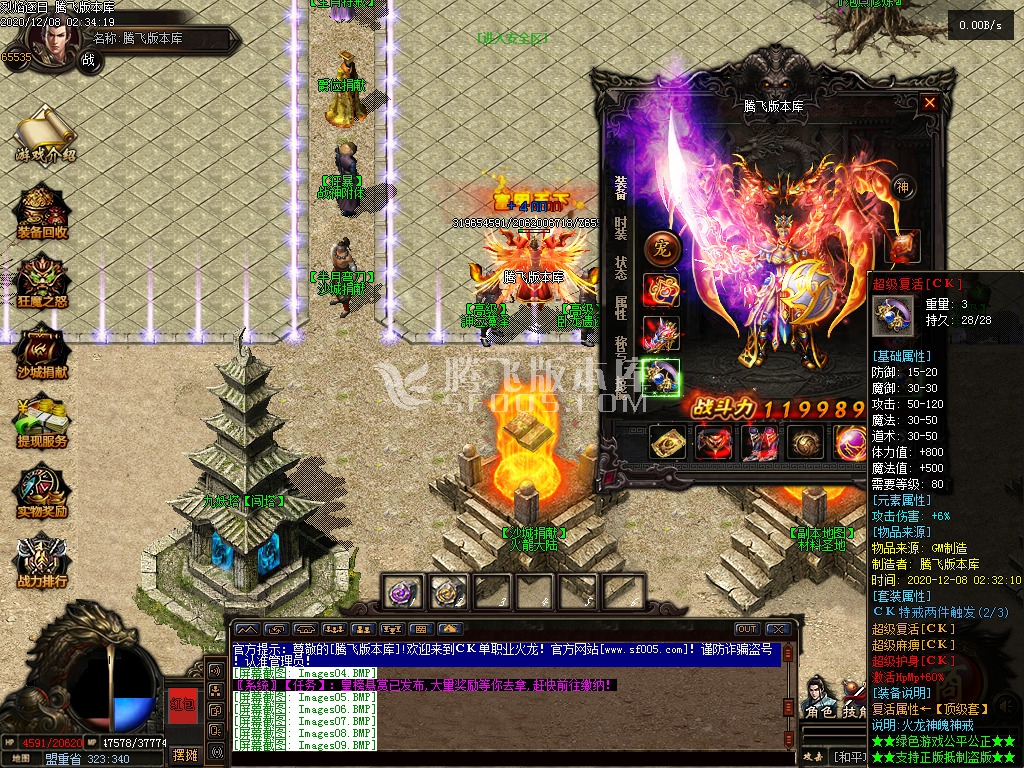This screenshot has width=1024, height=768.
Task: Open the 摆摊 stall button
Action: (185, 753)
